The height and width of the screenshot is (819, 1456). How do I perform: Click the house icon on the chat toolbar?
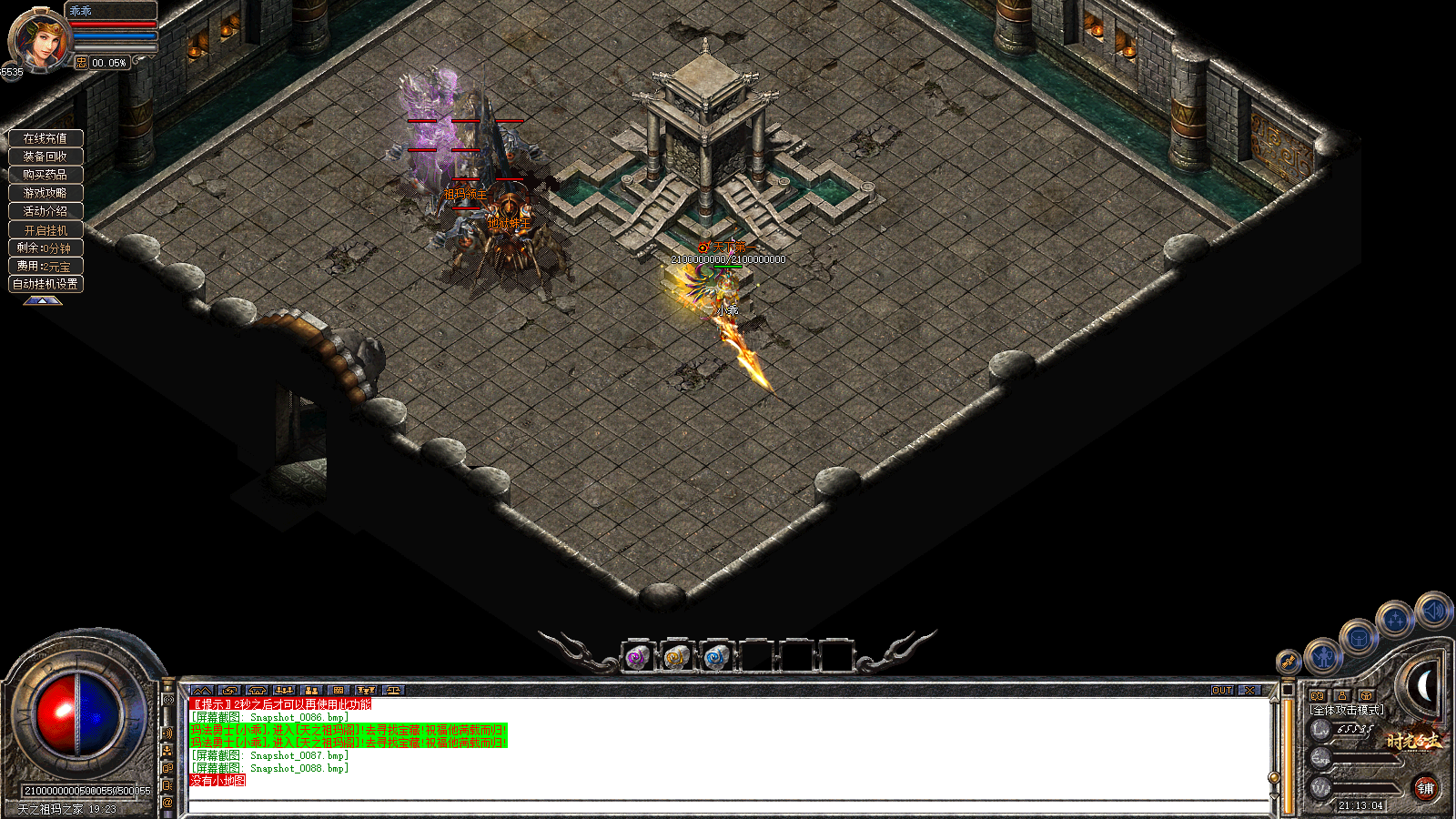click(256, 690)
